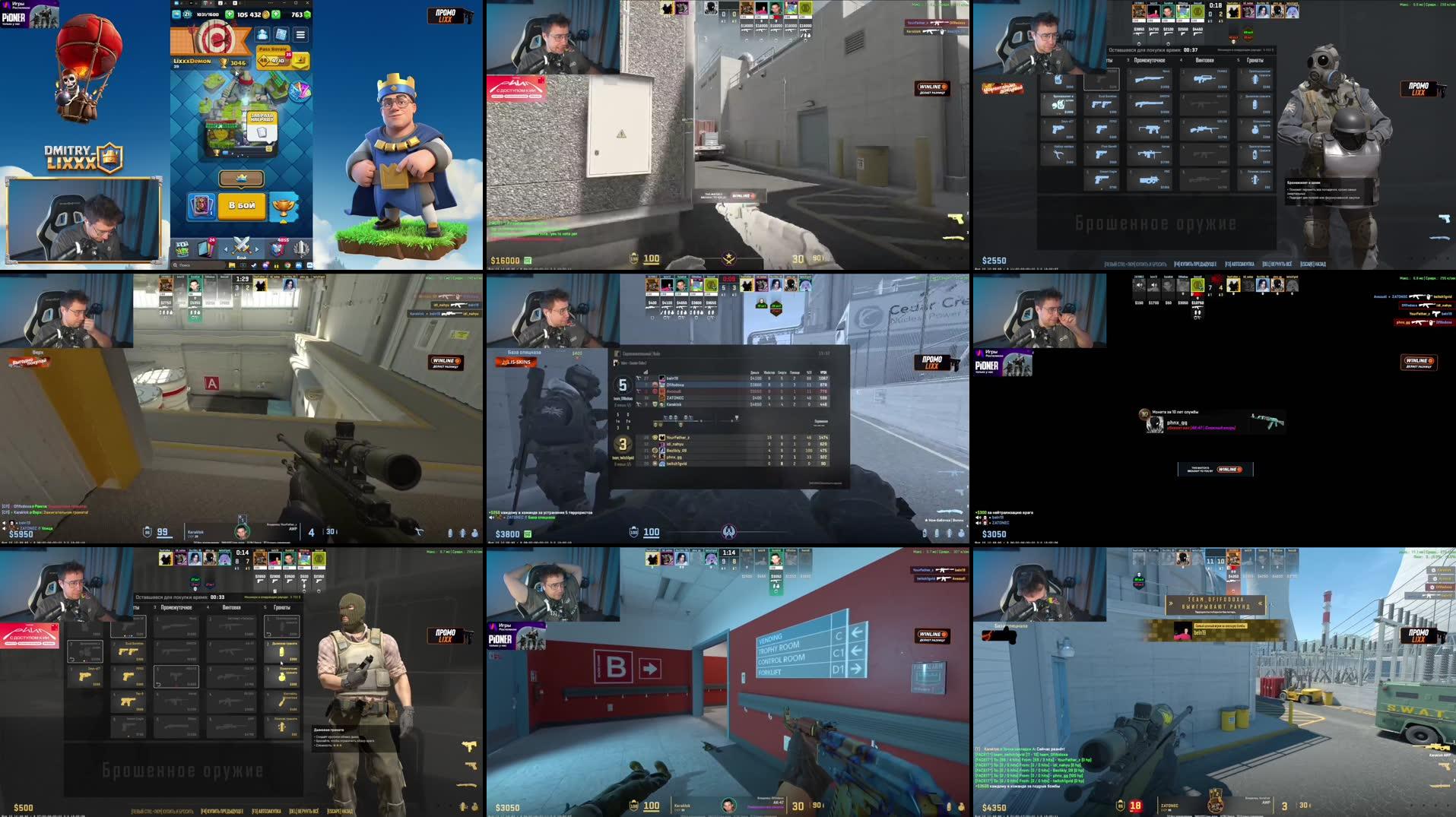
Task: Launch Google Chrome from the Windows taskbar
Action: (287, 265)
